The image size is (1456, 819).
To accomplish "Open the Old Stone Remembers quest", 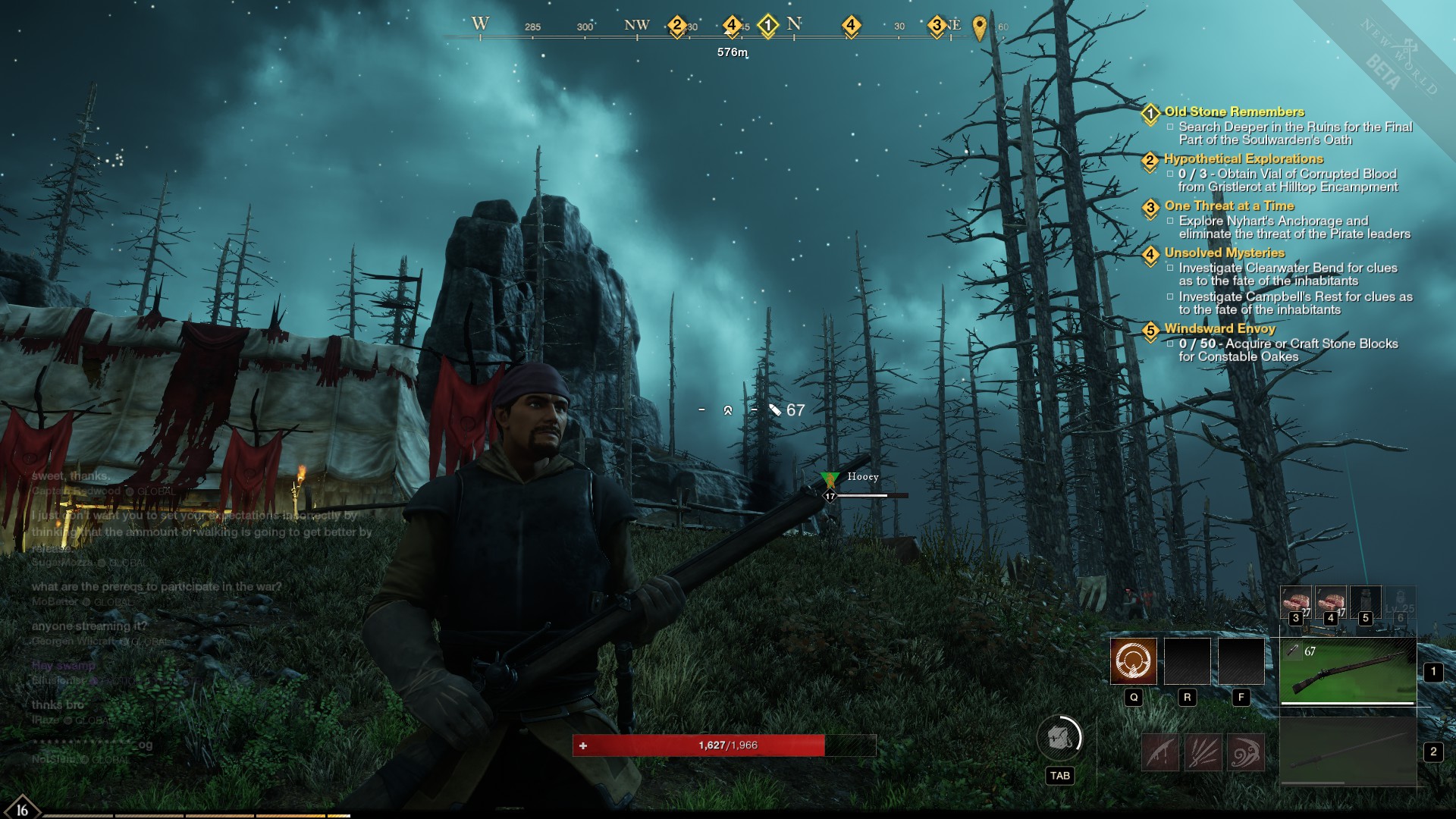I will point(1234,111).
